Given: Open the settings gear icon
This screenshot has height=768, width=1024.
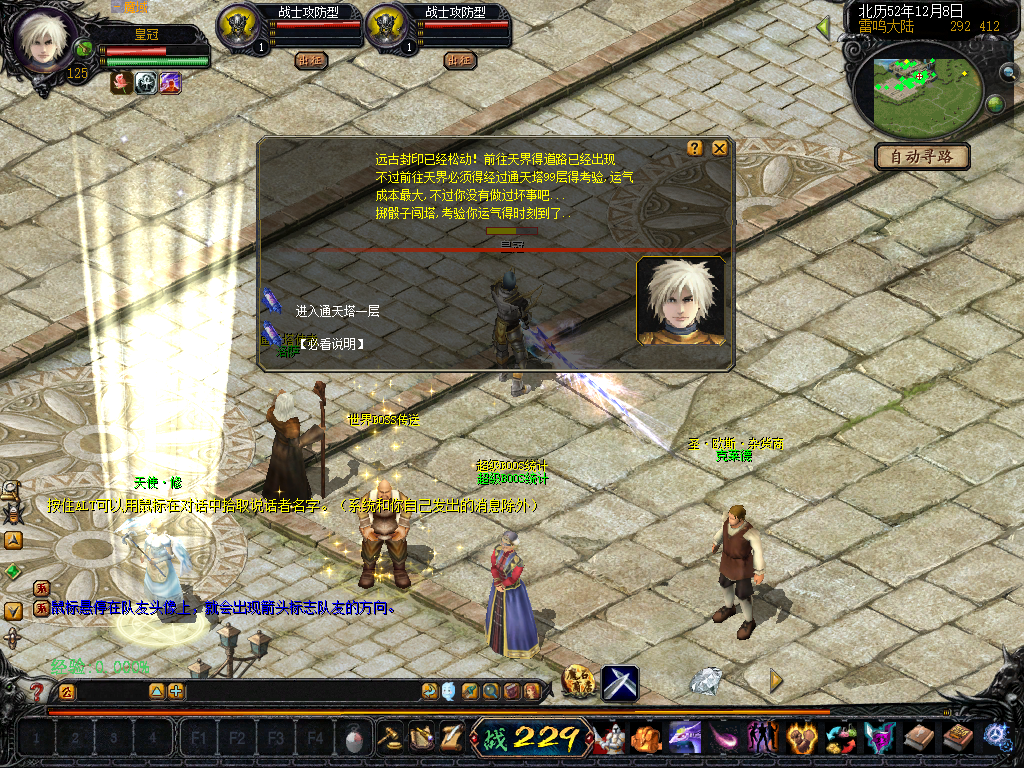Looking at the screenshot, I should click(996, 737).
